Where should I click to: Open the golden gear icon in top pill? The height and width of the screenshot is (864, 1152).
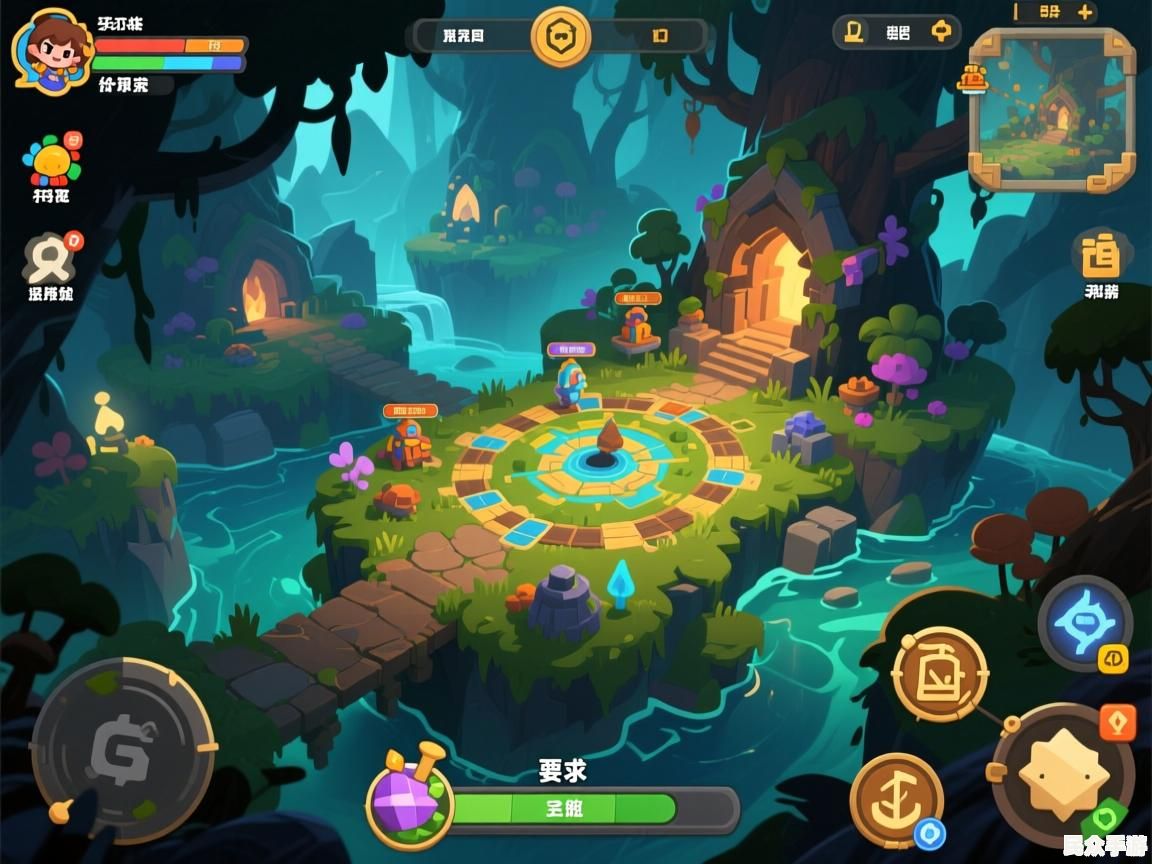coord(941,32)
